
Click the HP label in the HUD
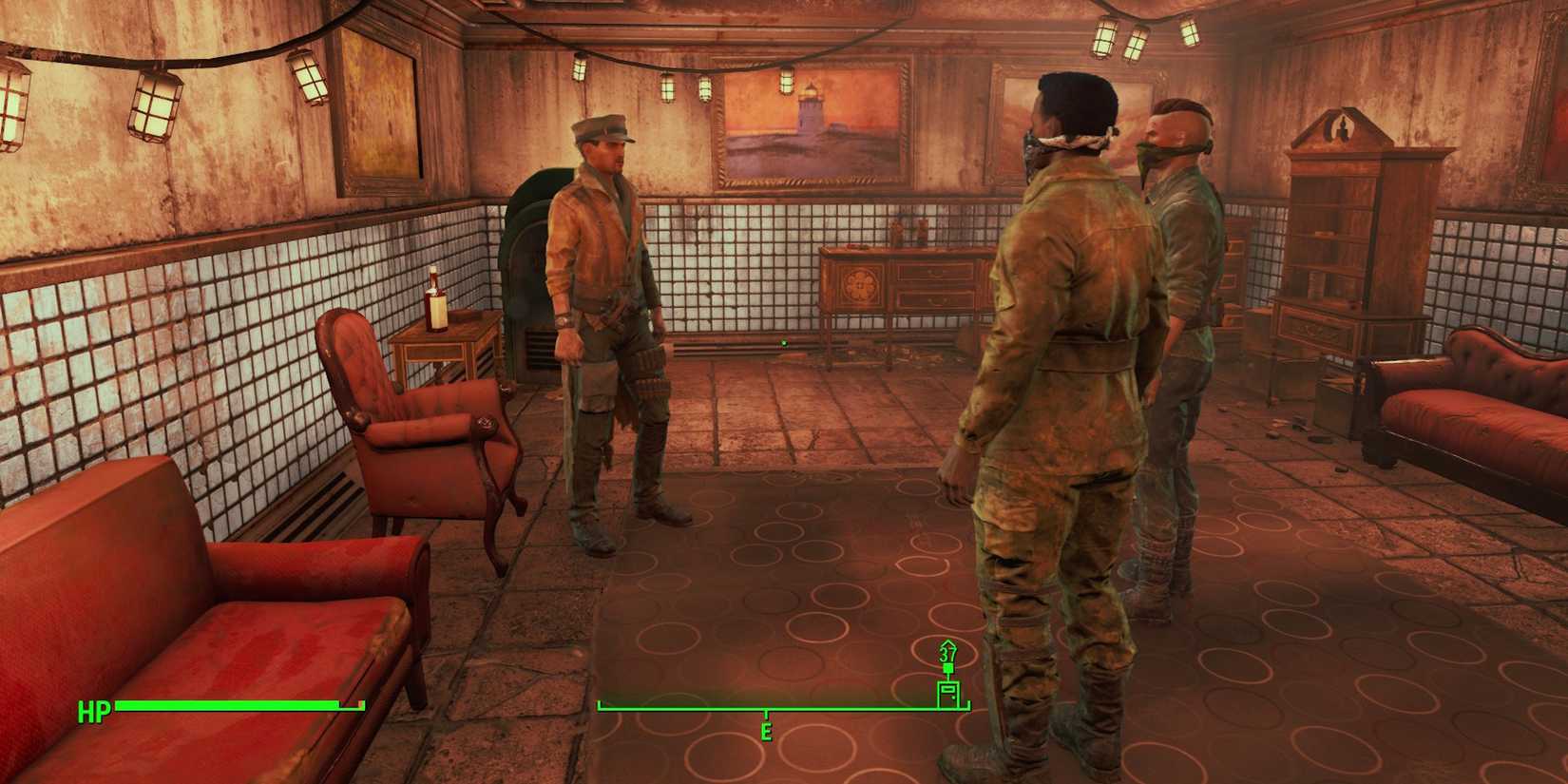[x=94, y=711]
